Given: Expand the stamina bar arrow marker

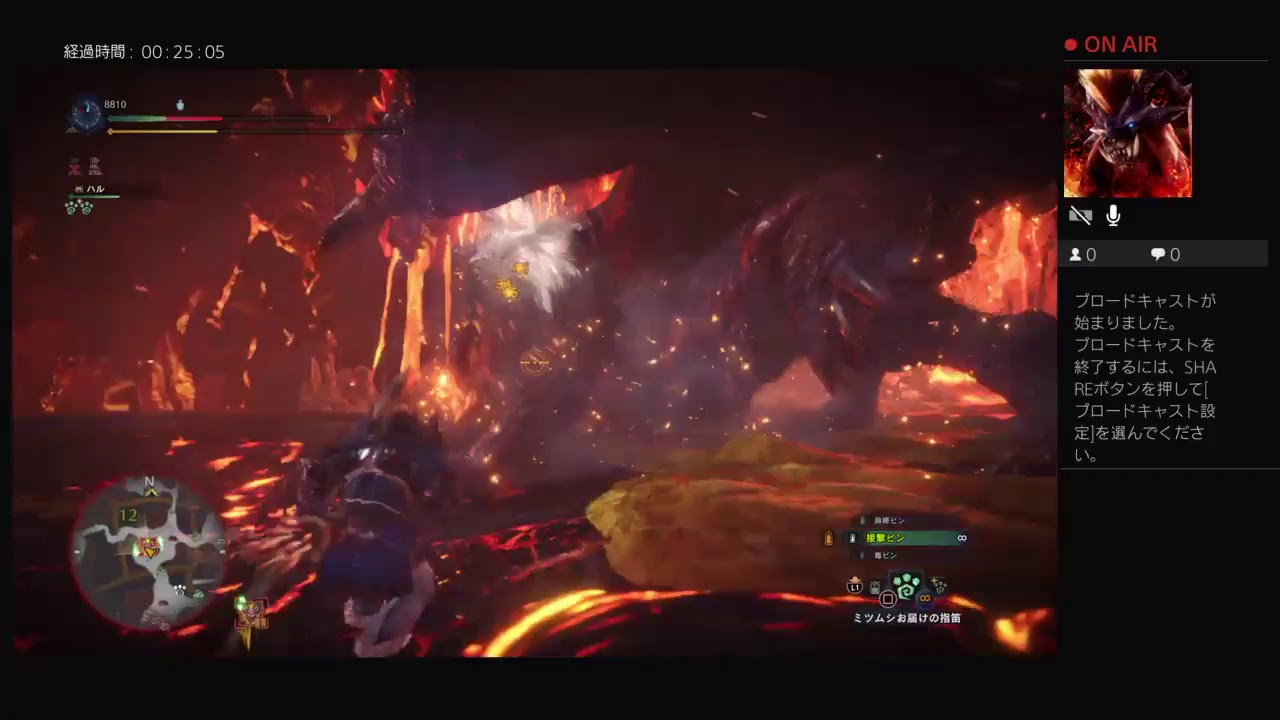Looking at the screenshot, I should coord(401,131).
